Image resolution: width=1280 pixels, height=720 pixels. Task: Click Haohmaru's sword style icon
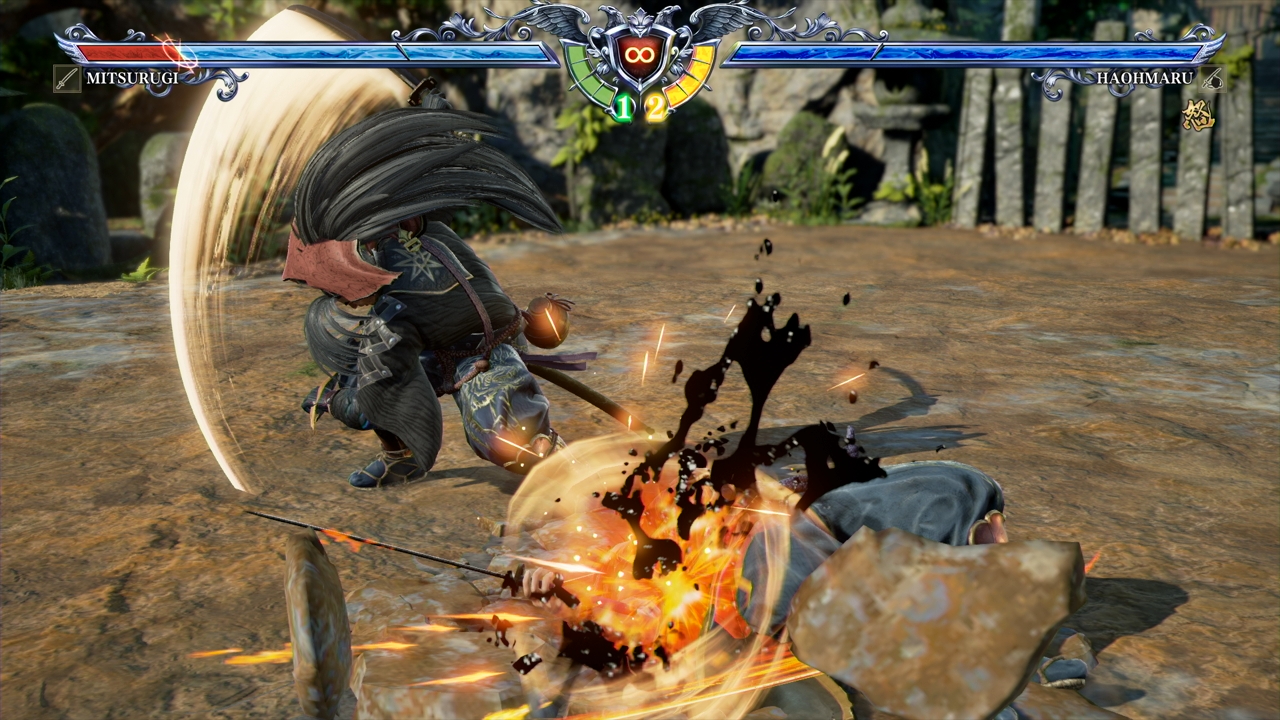[1212, 78]
